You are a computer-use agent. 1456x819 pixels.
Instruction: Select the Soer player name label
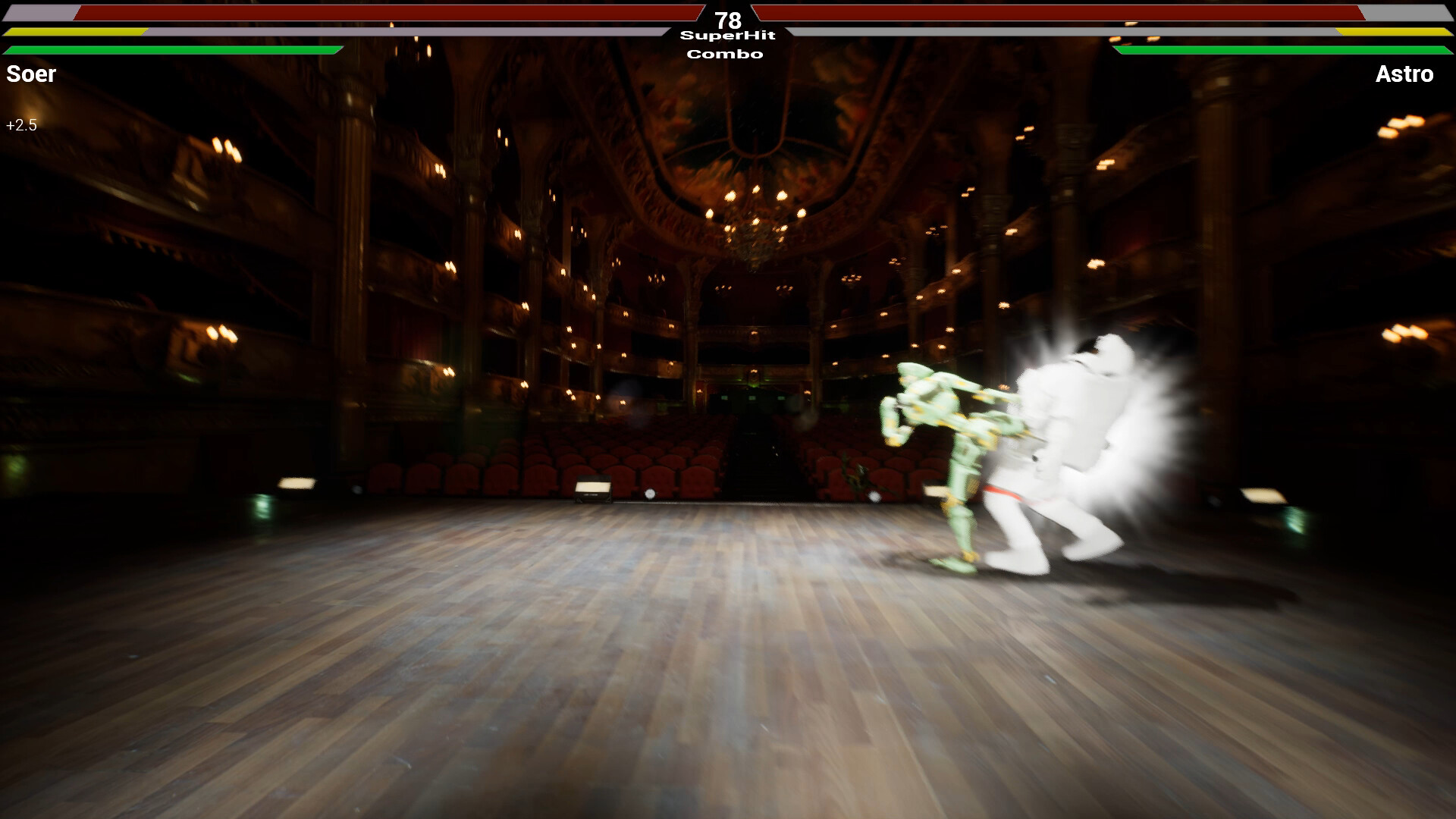31,74
